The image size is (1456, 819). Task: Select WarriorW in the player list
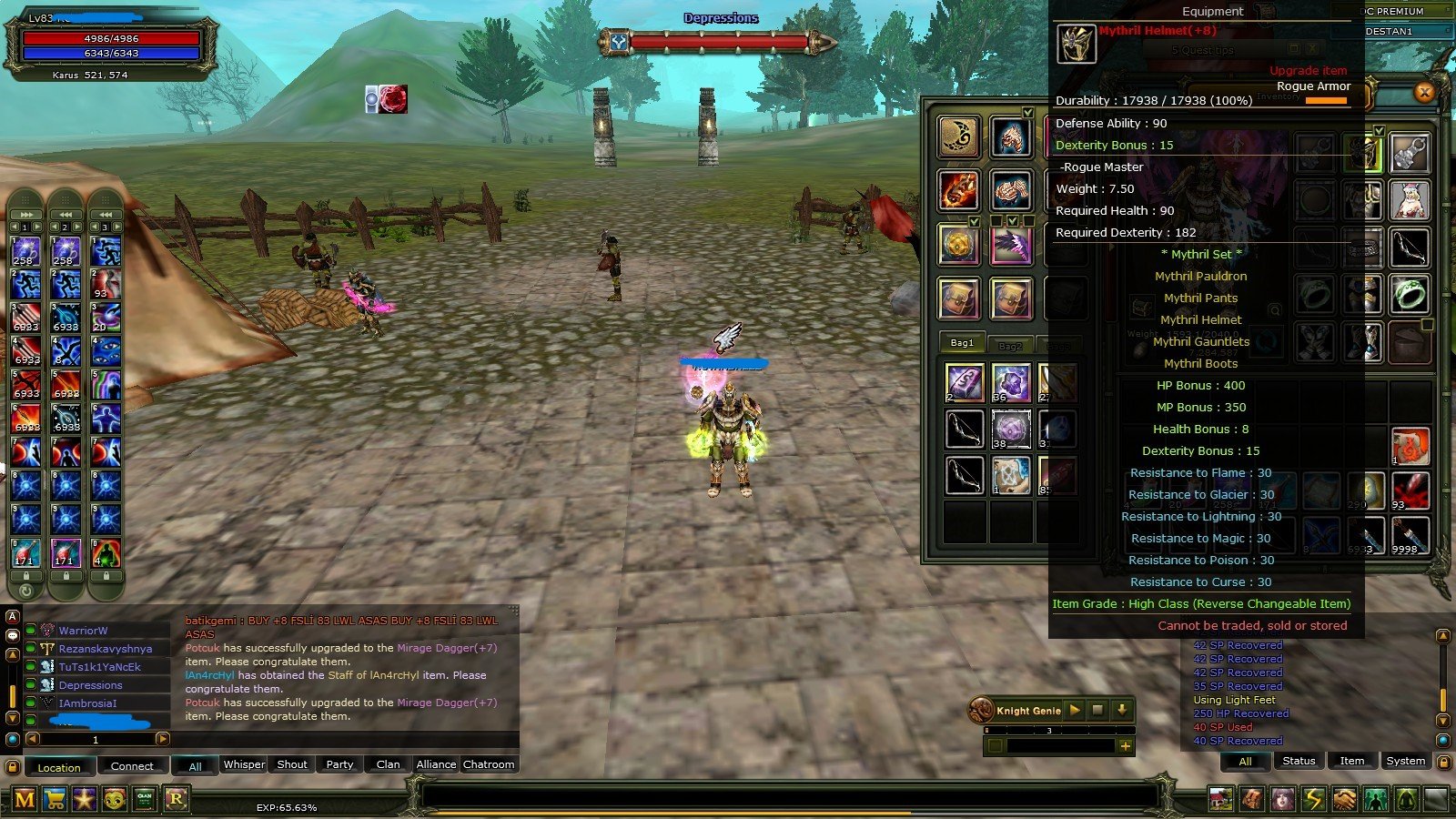point(83,631)
